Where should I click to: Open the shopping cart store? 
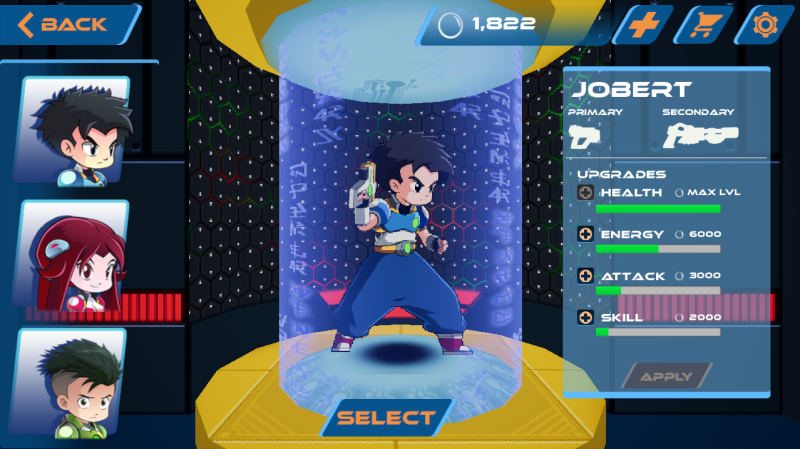702,24
